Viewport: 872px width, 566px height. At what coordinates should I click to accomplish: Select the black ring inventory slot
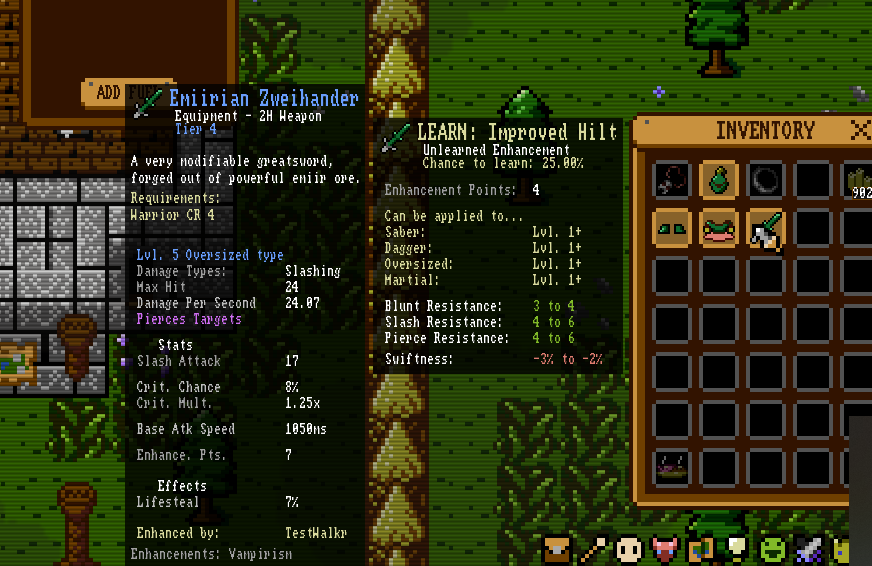coord(766,180)
